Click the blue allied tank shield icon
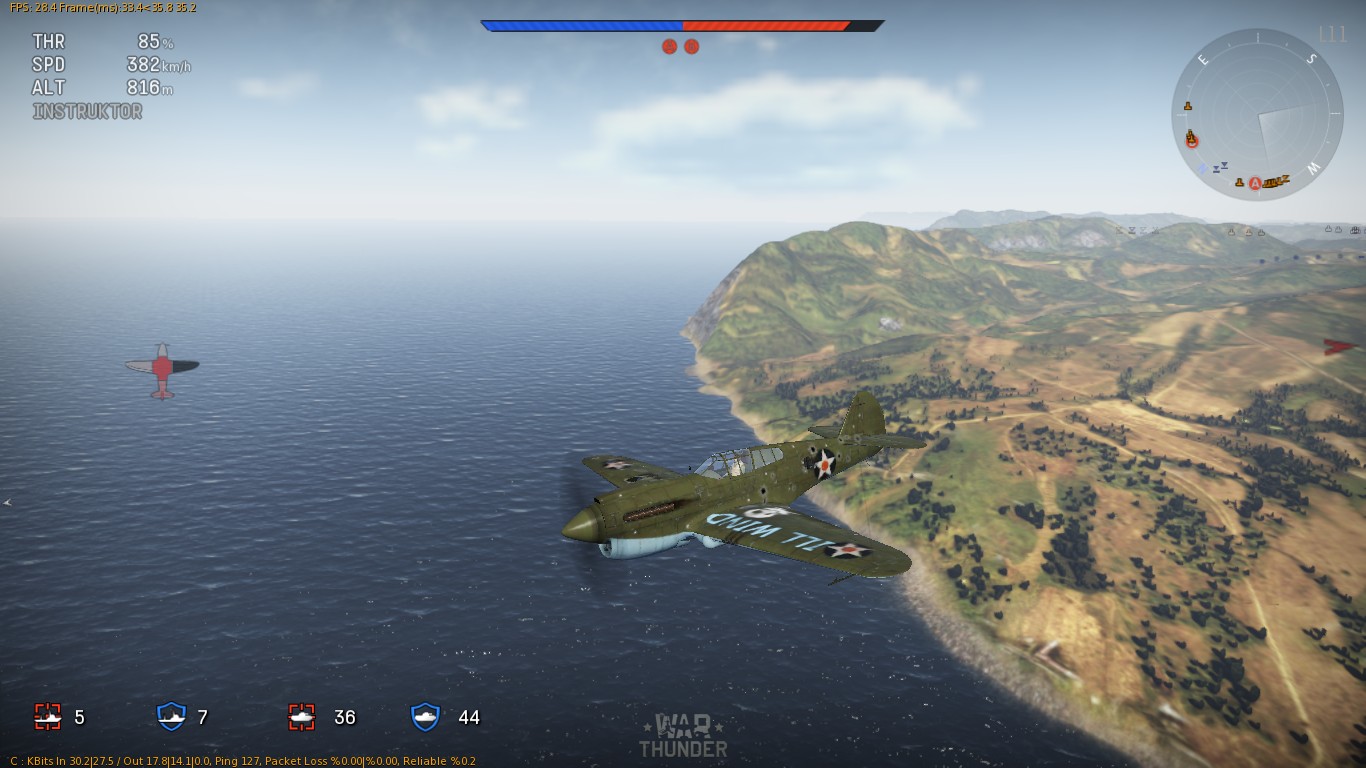The height and width of the screenshot is (768, 1366). coord(426,716)
